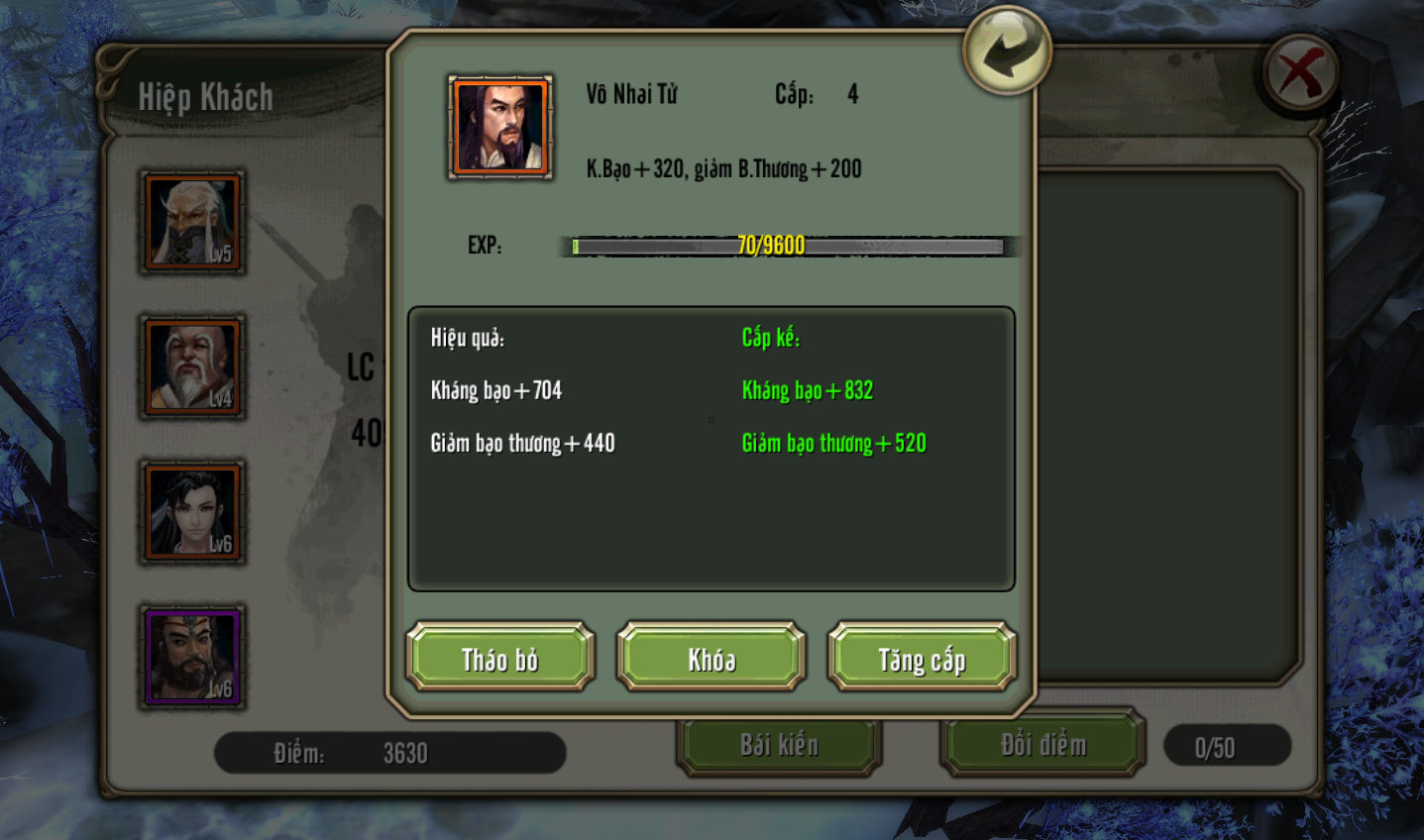This screenshot has width=1424, height=840.
Task: Upgrade hero with Tăng cấp
Action: (922, 658)
